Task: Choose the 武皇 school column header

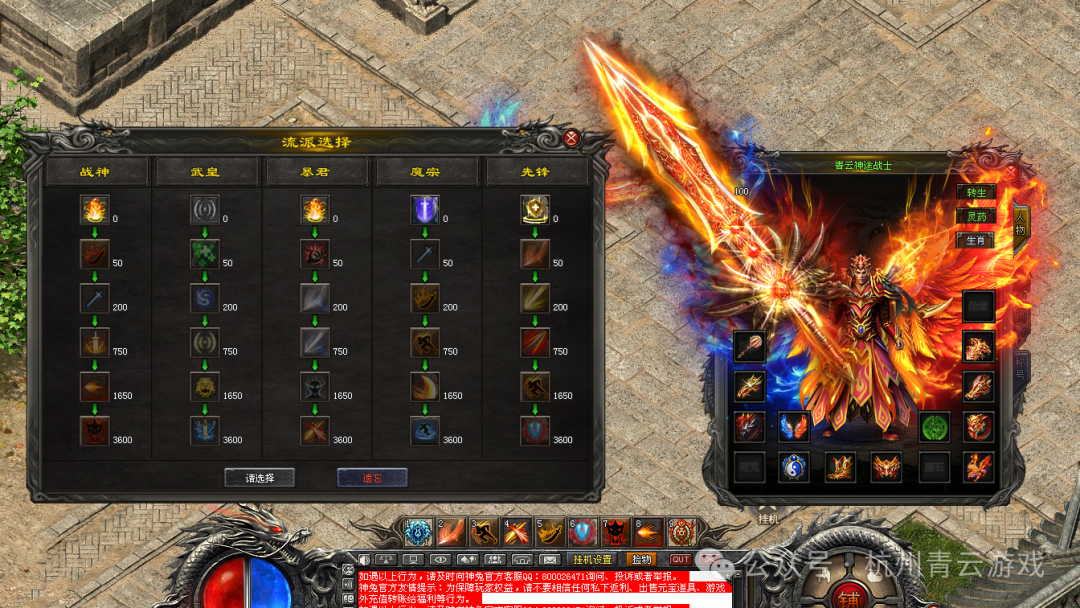Action: point(206,172)
